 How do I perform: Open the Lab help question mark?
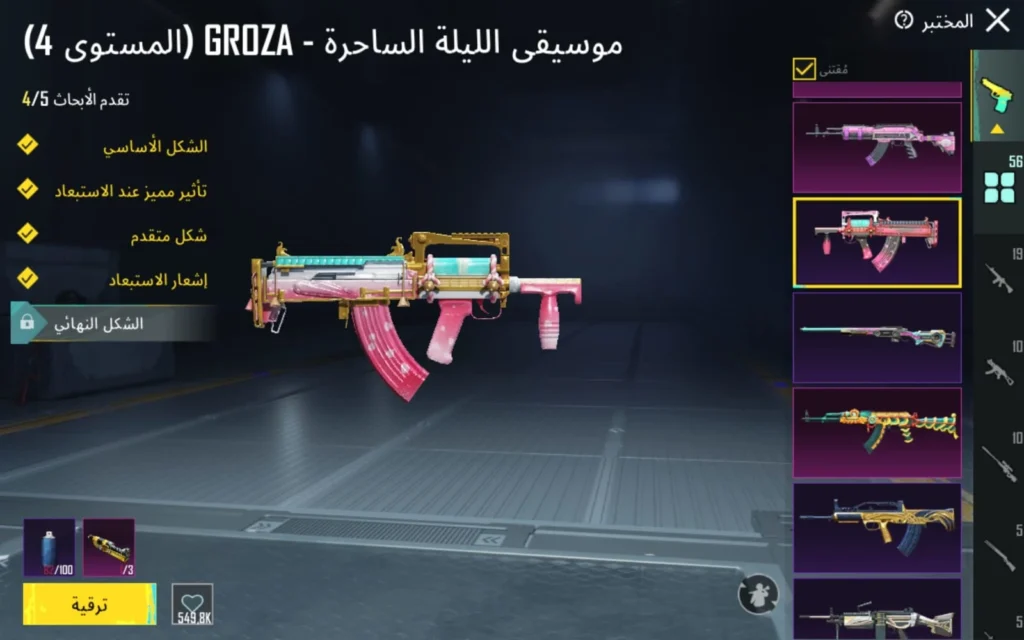(x=904, y=20)
